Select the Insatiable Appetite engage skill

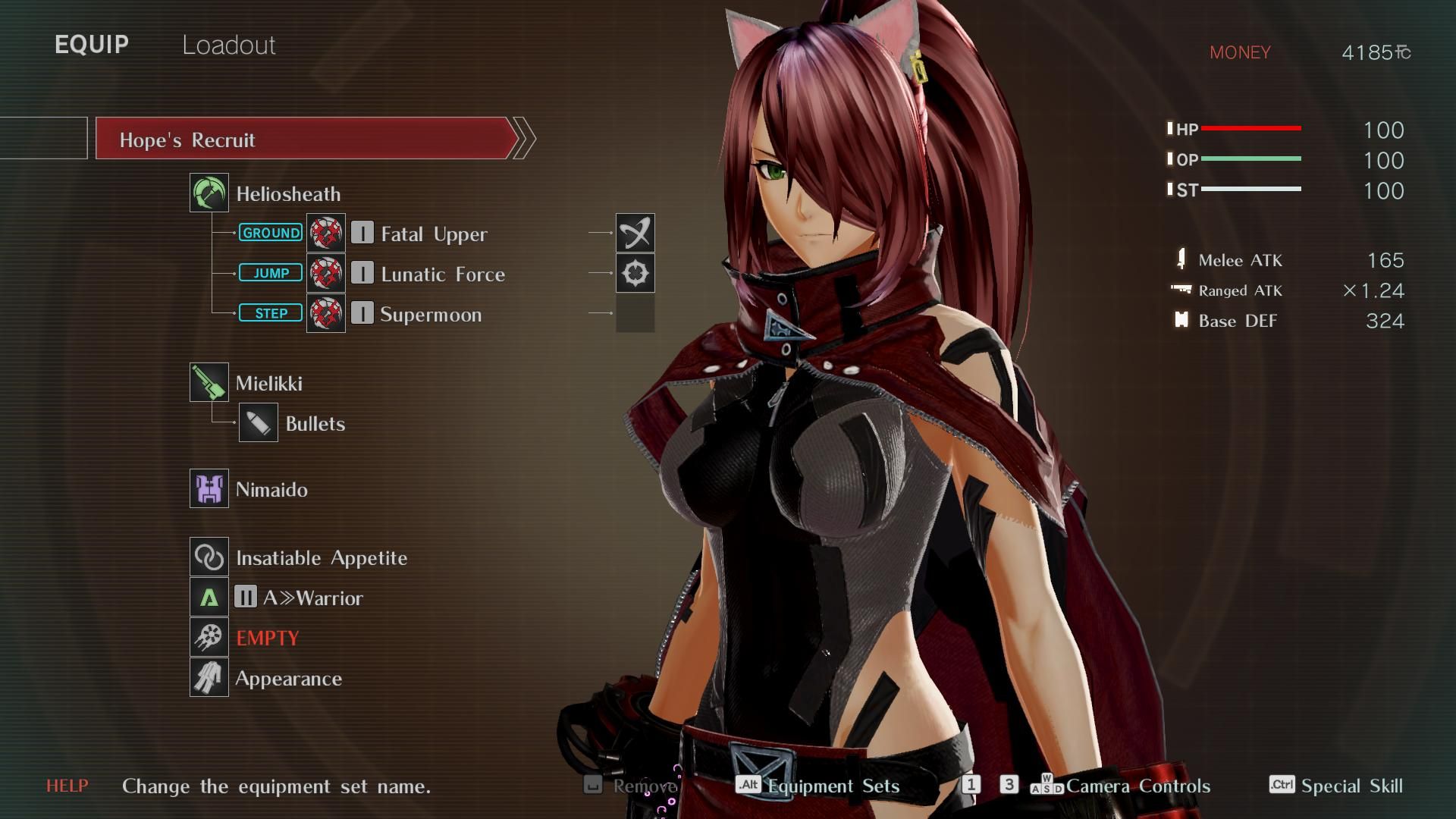(x=321, y=558)
